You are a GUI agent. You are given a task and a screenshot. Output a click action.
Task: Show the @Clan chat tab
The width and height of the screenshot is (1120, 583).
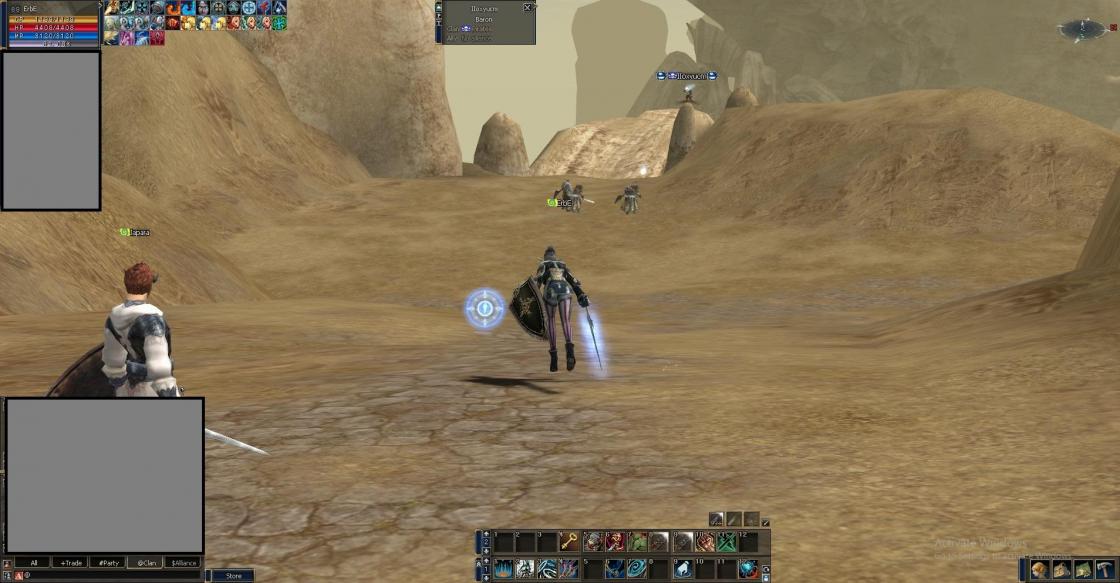coord(146,563)
